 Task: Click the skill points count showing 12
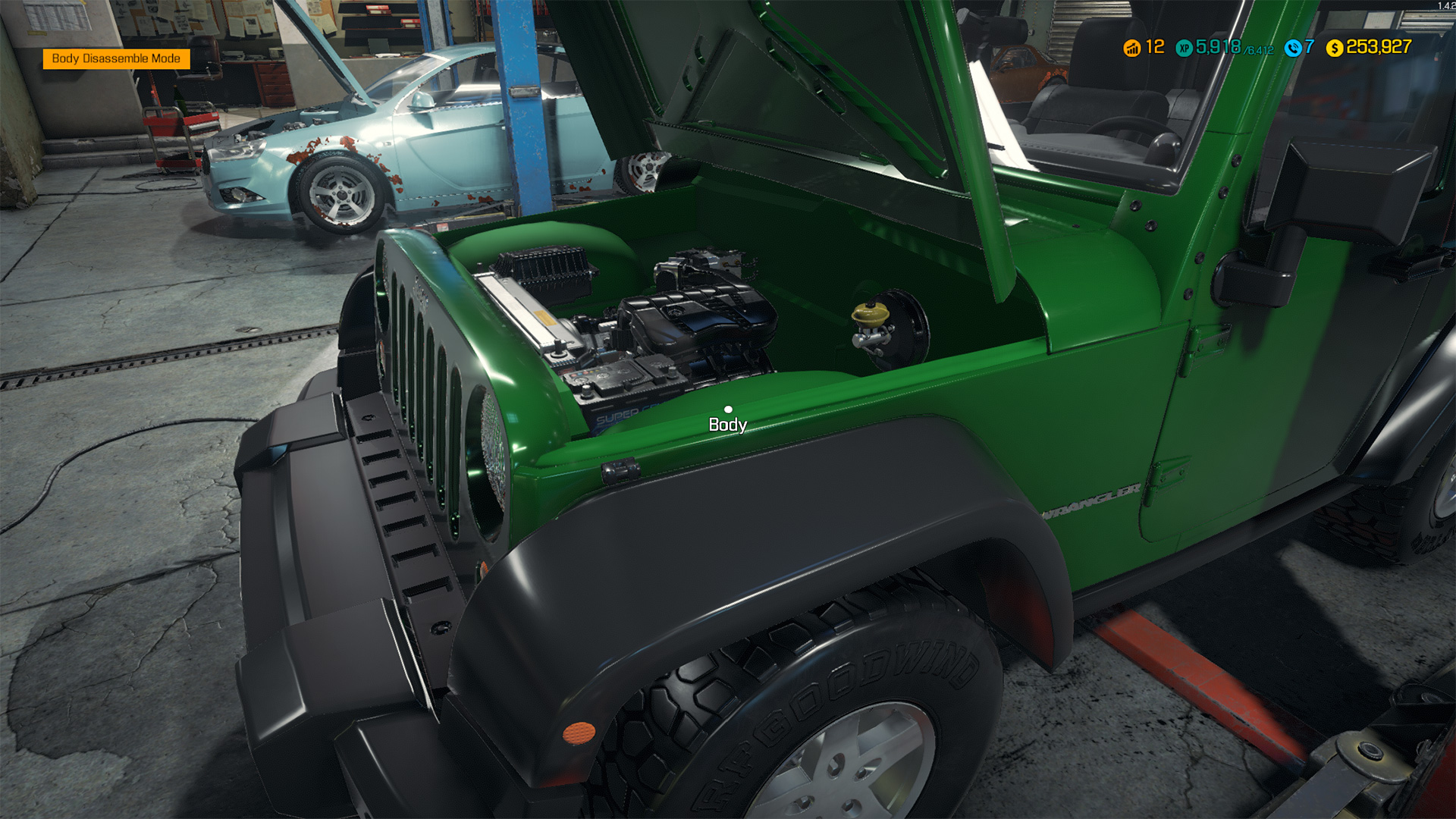1154,48
